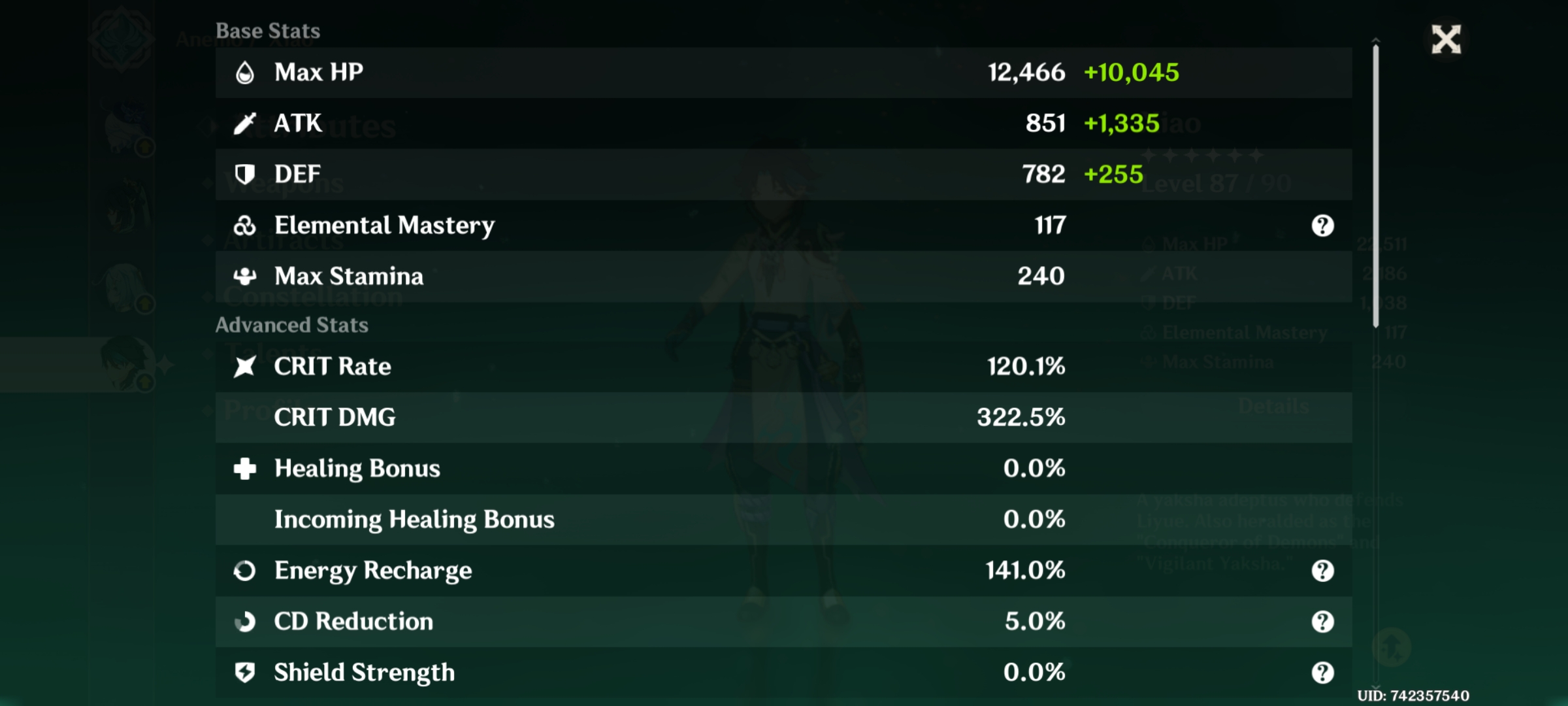Image resolution: width=1568 pixels, height=706 pixels.
Task: Click the Energy Recharge icon
Action: point(246,570)
